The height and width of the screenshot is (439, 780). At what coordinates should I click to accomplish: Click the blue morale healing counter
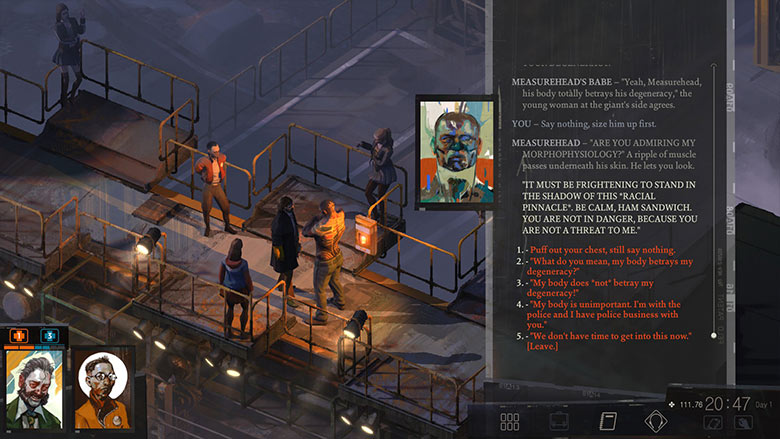pos(48,335)
